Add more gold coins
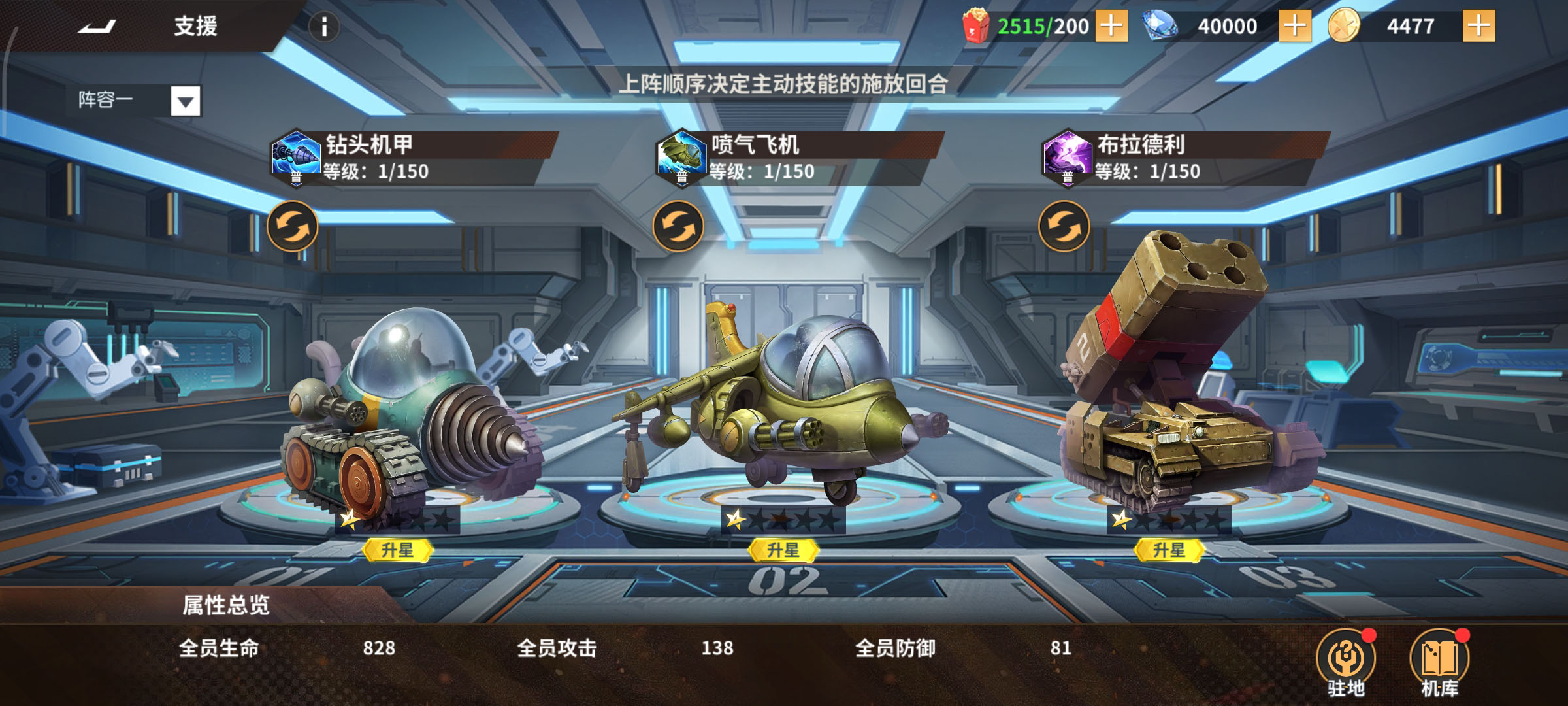The image size is (1568, 706). pyautogui.click(x=1478, y=26)
